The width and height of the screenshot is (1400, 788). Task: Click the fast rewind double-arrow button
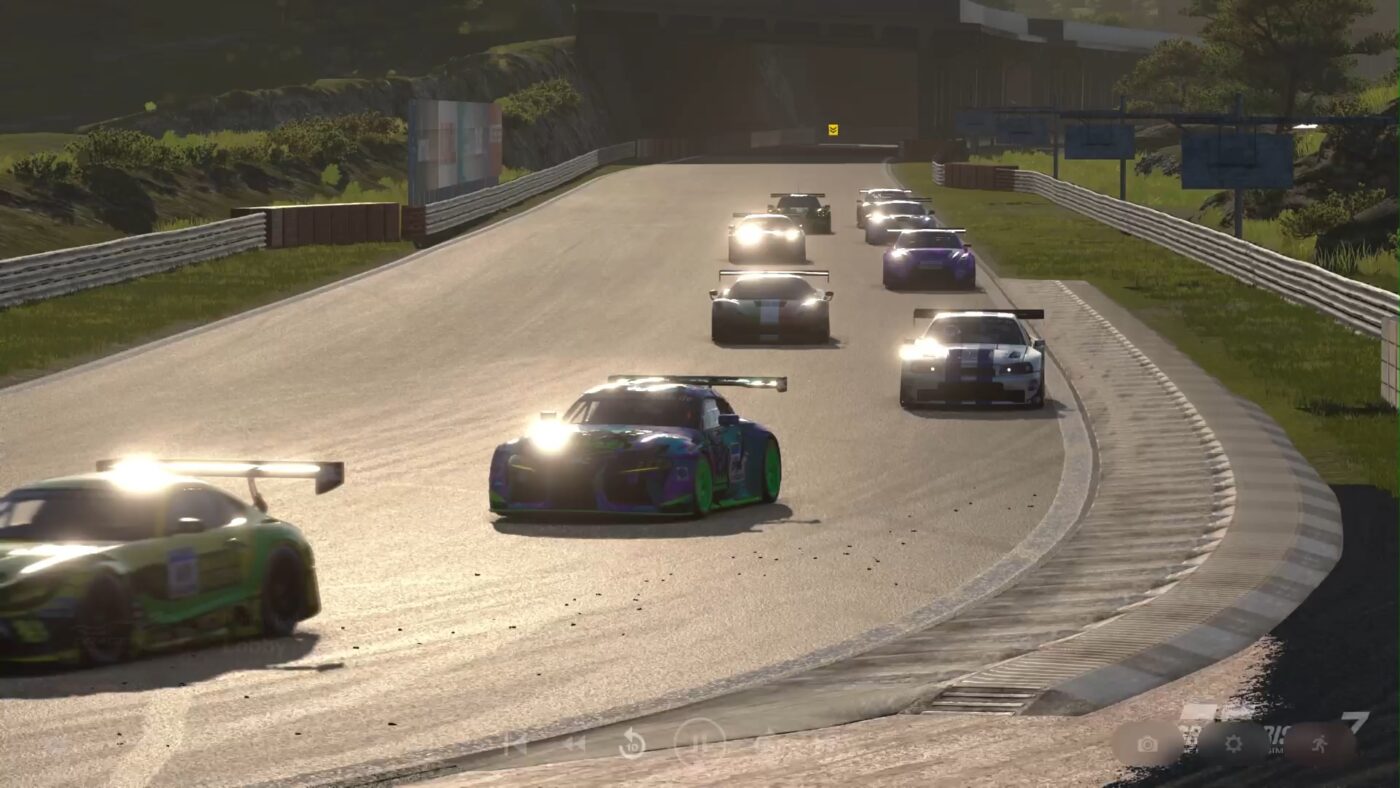pyautogui.click(x=574, y=743)
